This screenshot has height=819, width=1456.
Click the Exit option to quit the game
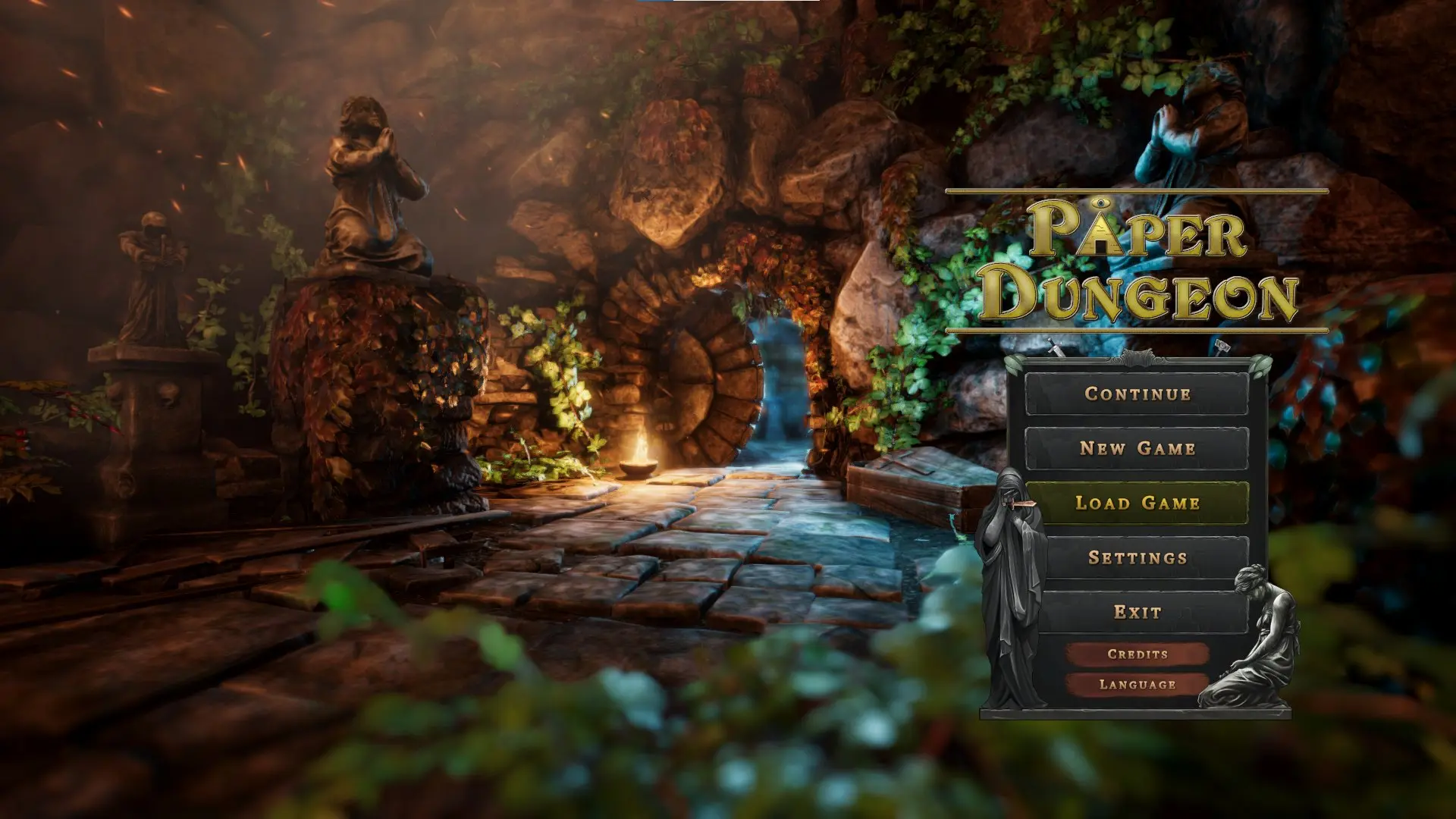click(1137, 610)
